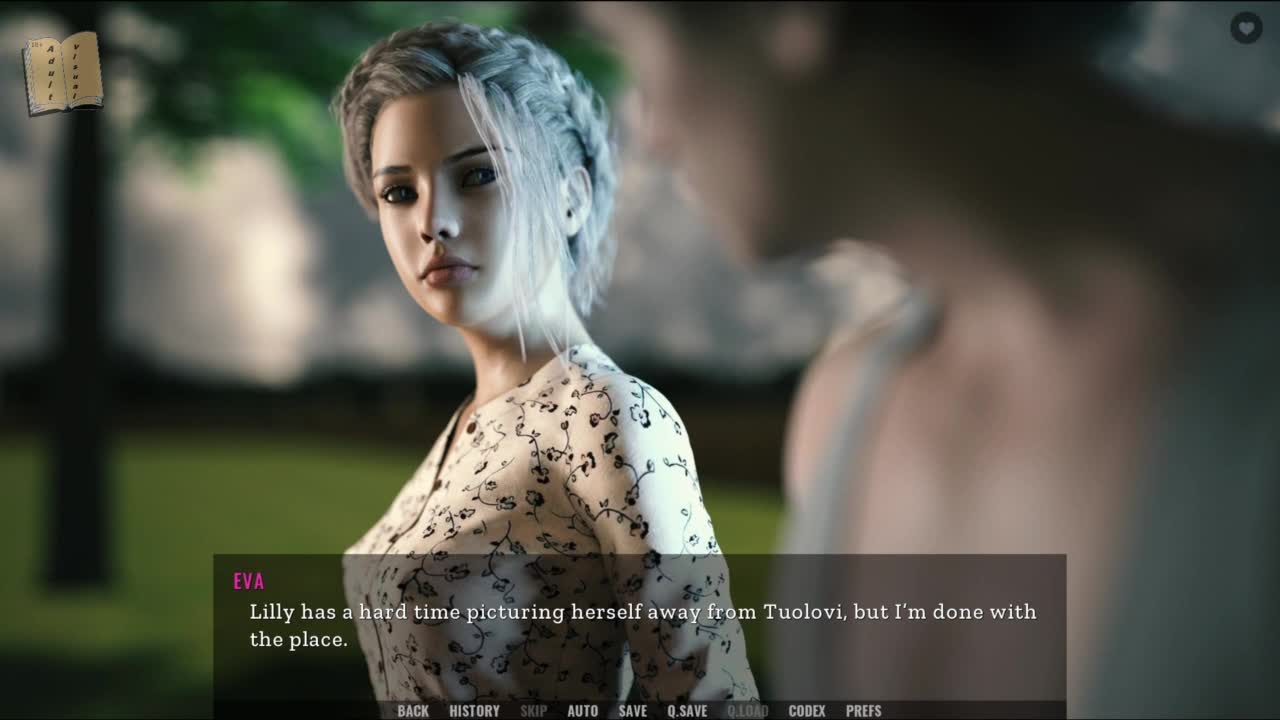This screenshot has height=720, width=1280.
Task: Click the heart icon in the corner
Action: point(1246,28)
